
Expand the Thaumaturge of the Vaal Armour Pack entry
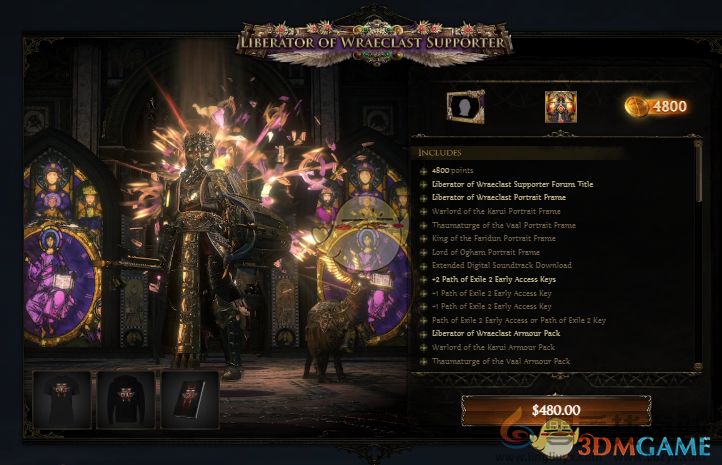pos(424,360)
